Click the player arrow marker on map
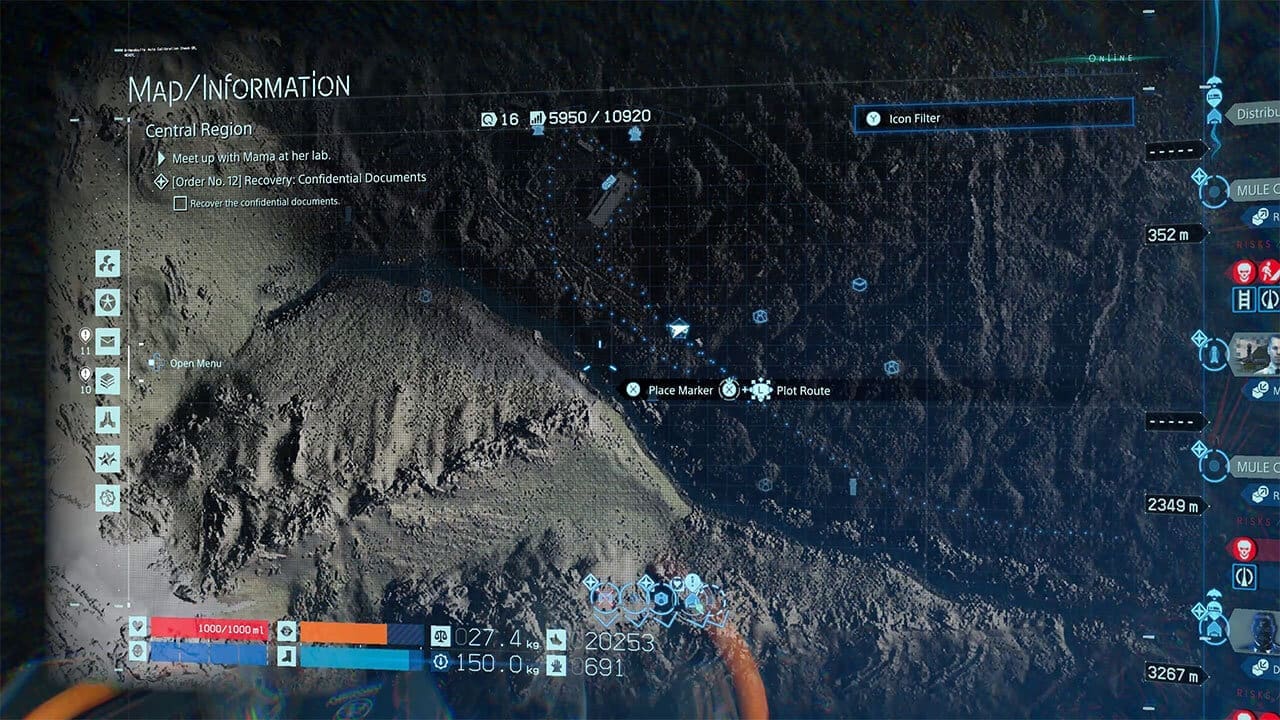Image resolution: width=1280 pixels, height=720 pixels. point(680,327)
